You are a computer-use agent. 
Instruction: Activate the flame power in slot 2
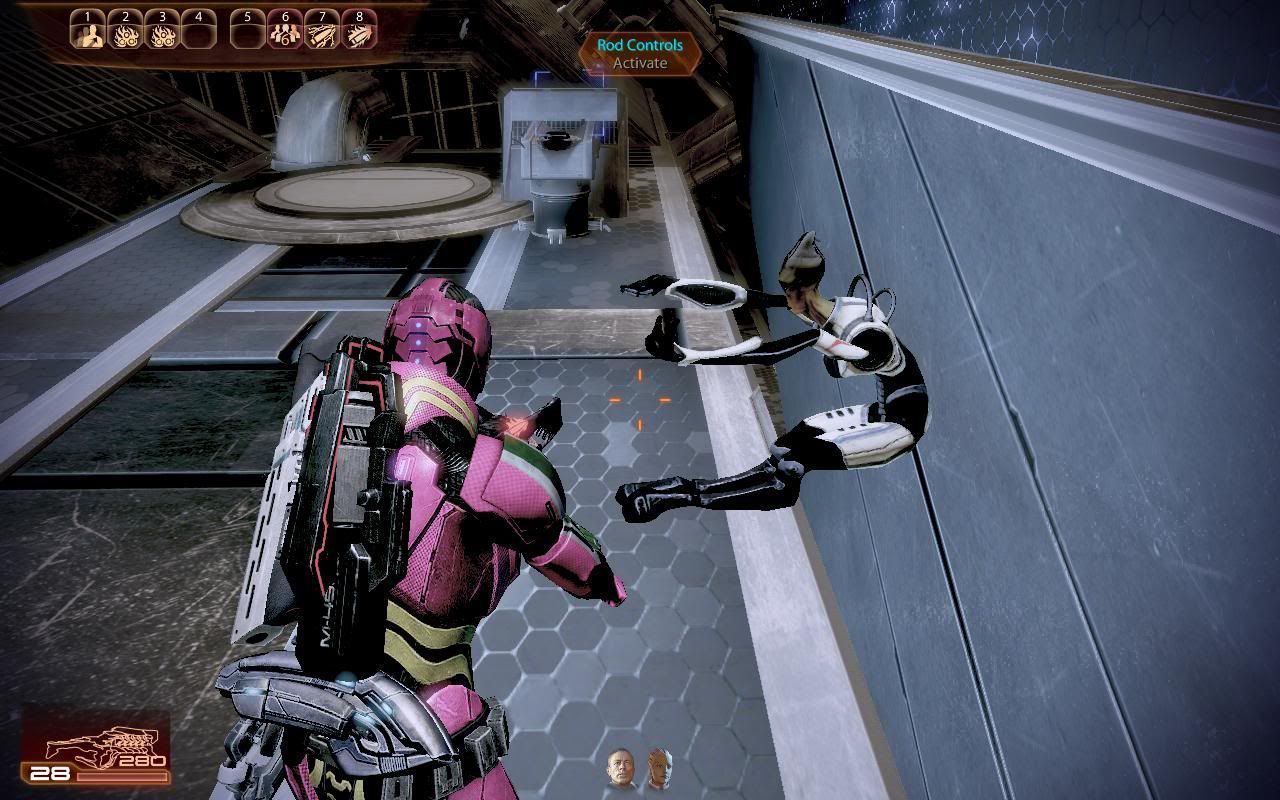coord(125,34)
